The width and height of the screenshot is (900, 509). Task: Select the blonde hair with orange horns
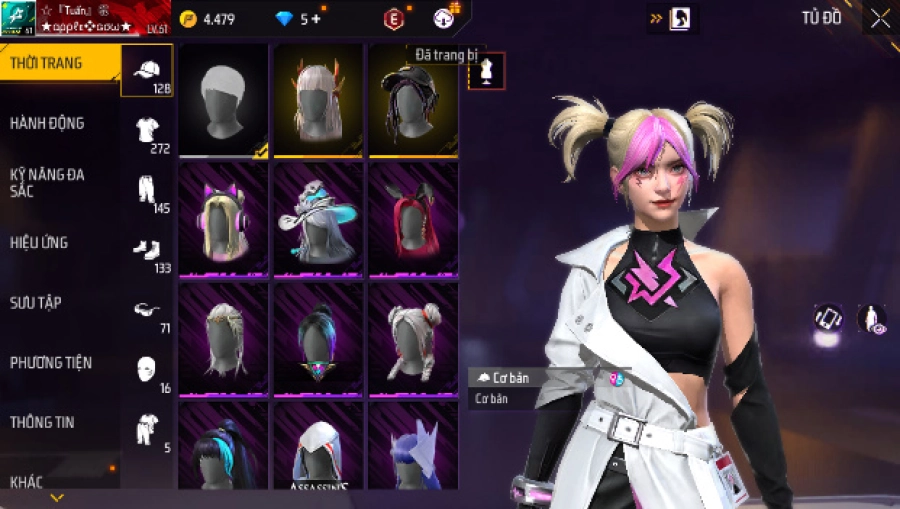pos(320,100)
